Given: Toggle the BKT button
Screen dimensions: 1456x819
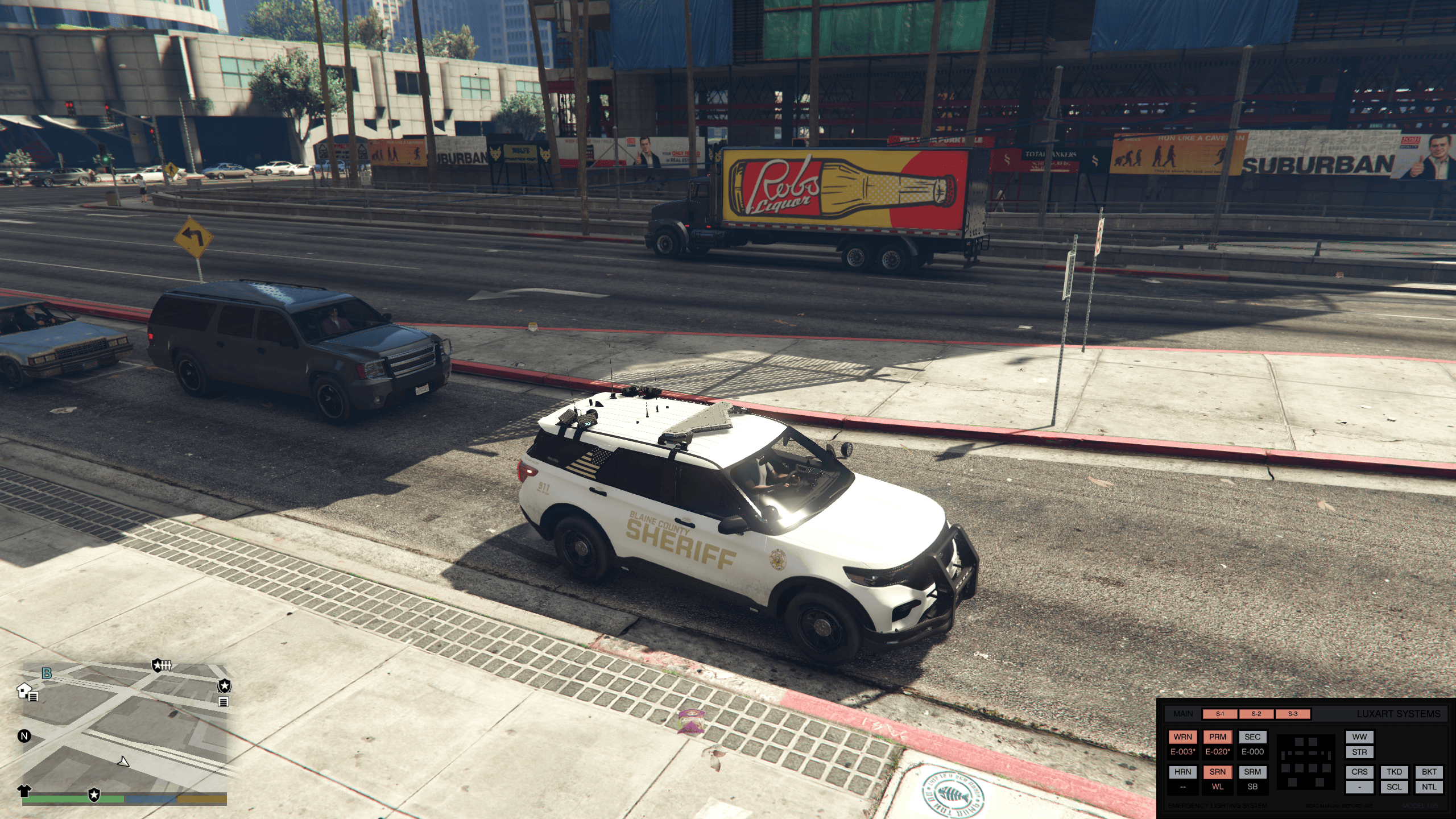Looking at the screenshot, I should [1429, 772].
